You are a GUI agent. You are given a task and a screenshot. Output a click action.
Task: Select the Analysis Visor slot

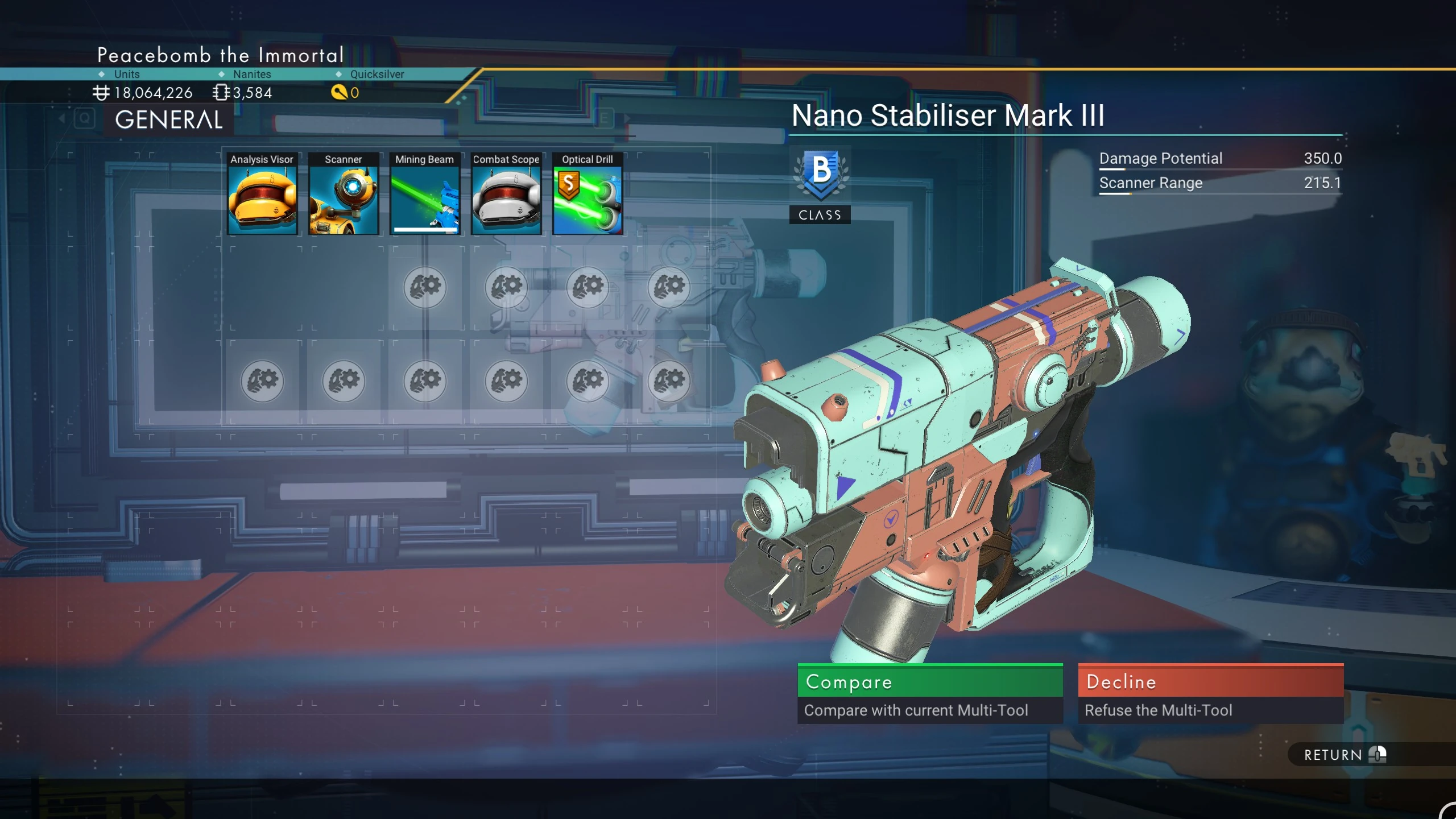262,194
